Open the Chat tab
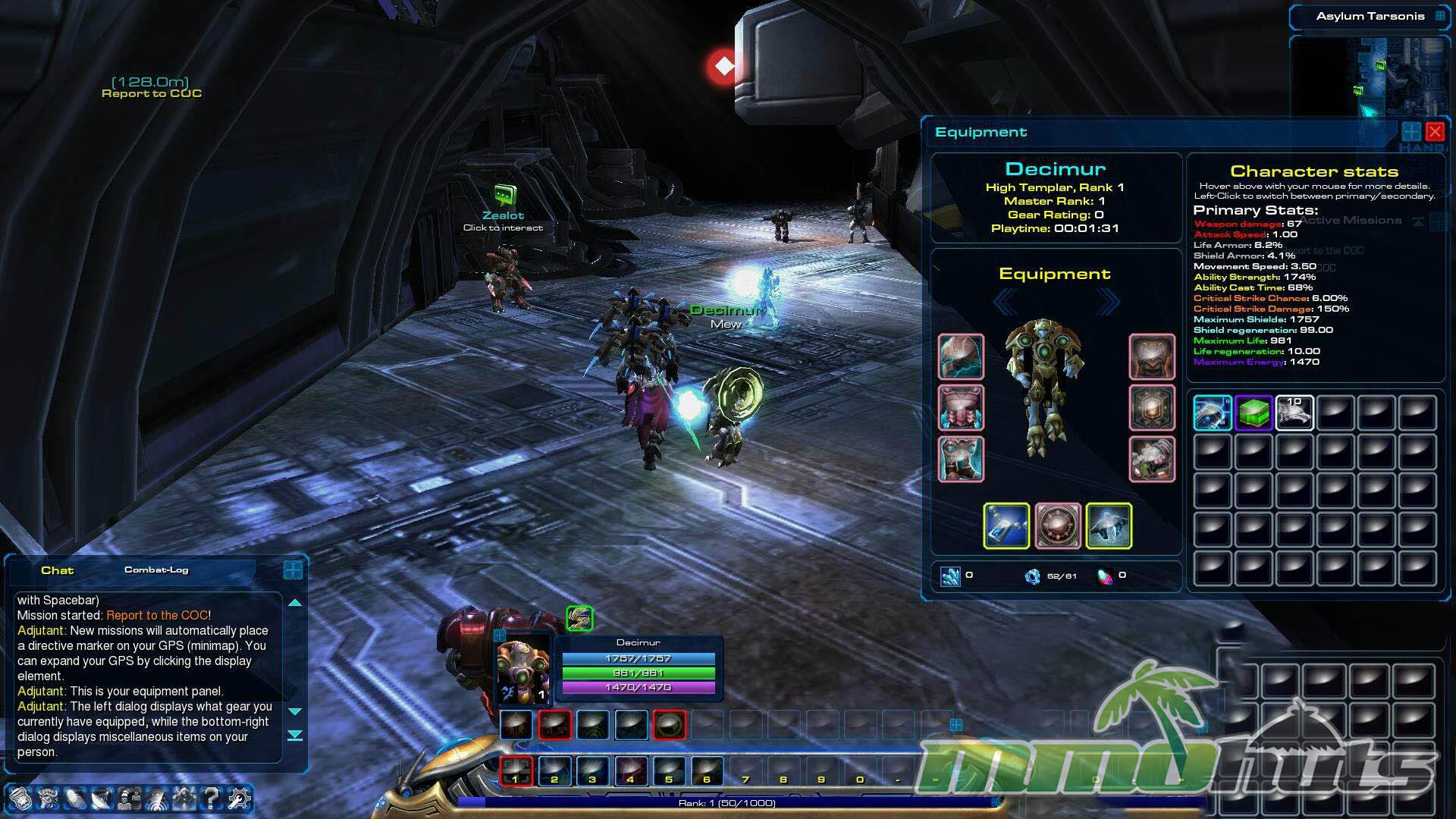This screenshot has height=819, width=1456. pyautogui.click(x=57, y=571)
